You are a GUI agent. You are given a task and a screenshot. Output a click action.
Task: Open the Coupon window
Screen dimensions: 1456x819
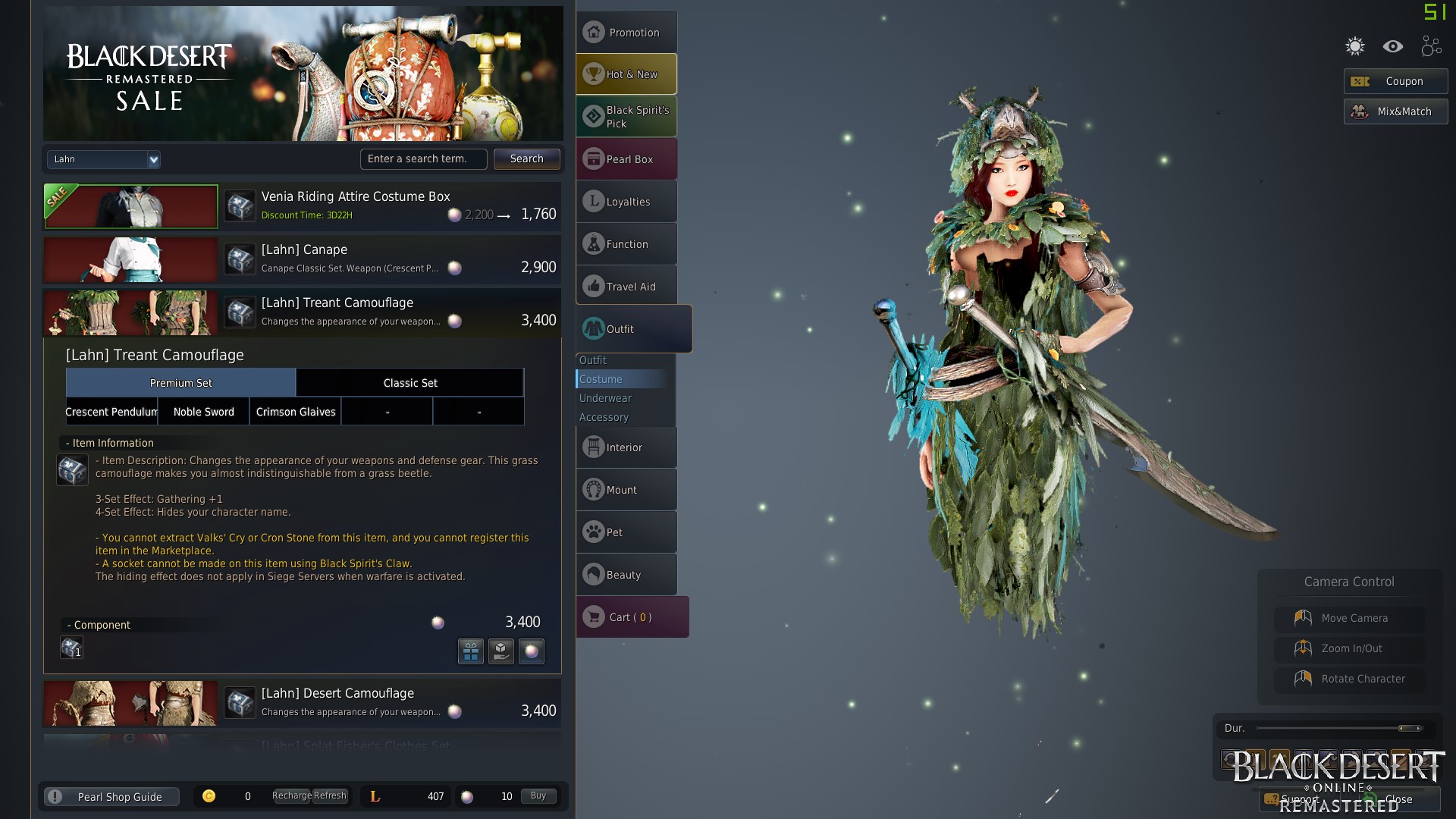click(1395, 81)
